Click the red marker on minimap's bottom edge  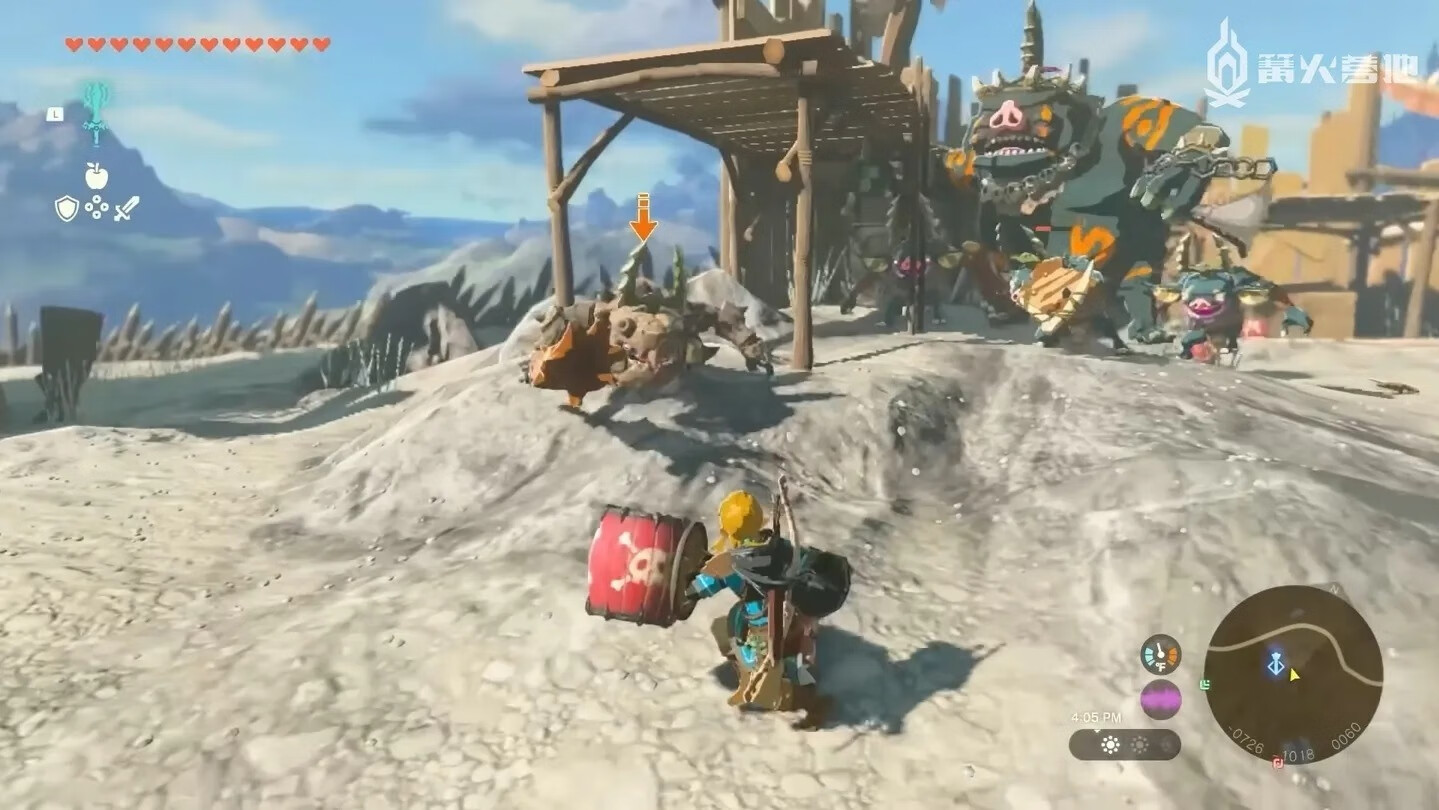[1277, 763]
